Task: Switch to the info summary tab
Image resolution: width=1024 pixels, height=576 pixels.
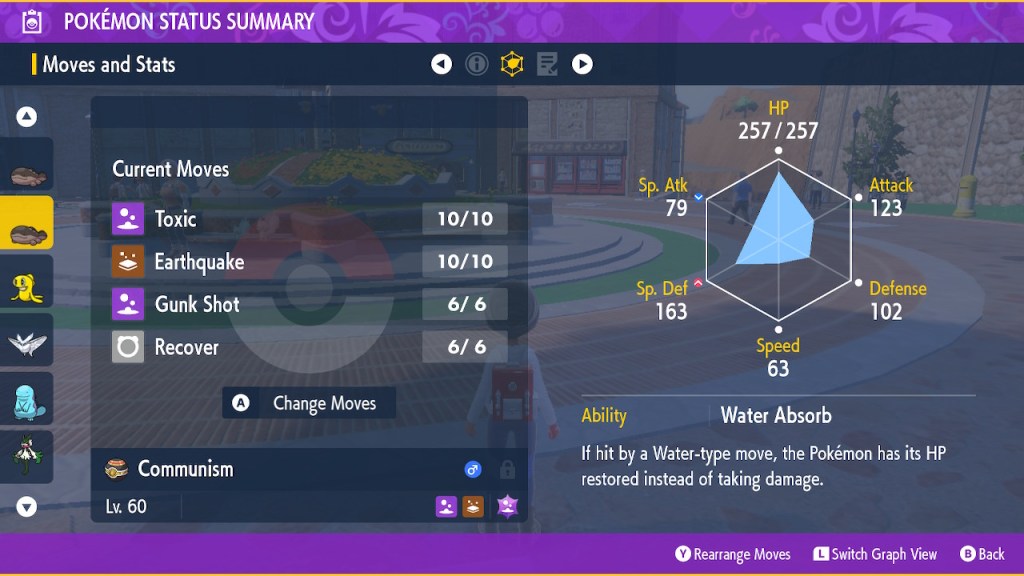Action: point(477,65)
